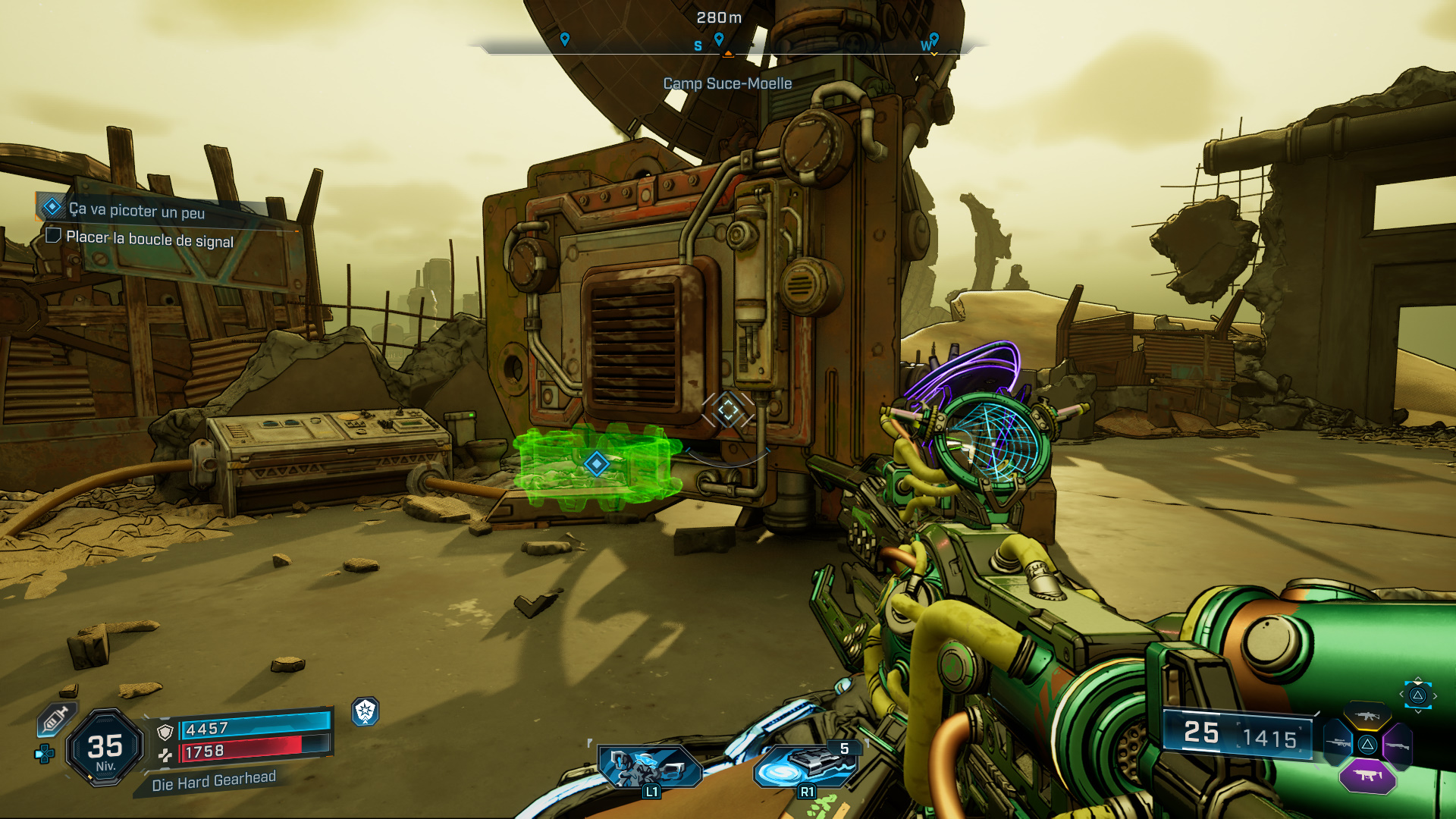This screenshot has height=819, width=1456.
Task: Select the sniper rifle weapon wheel slot
Action: pyautogui.click(x=1337, y=744)
